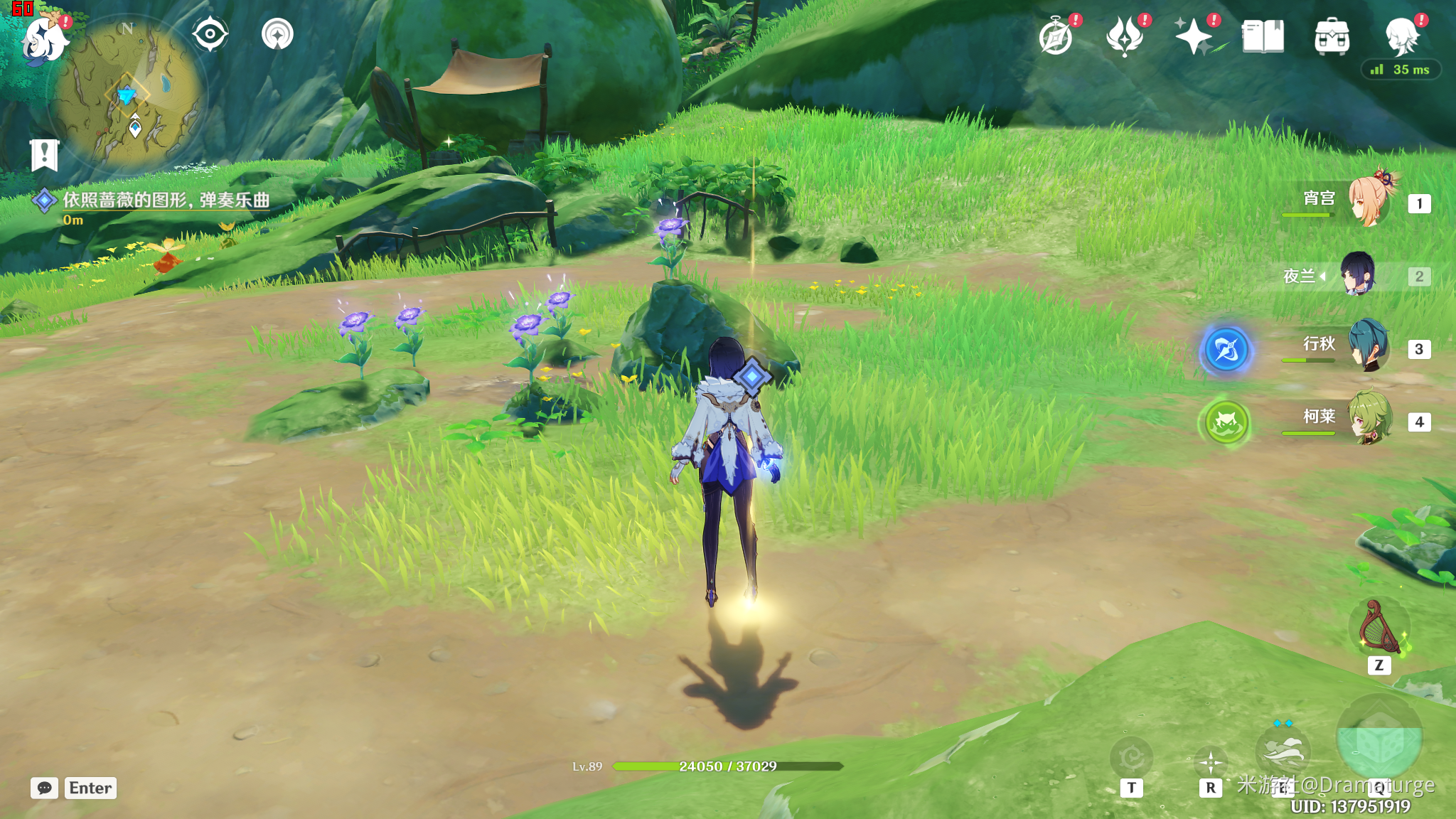The width and height of the screenshot is (1456, 819).
Task: Select the tracked rose quest objective
Action: coord(166,200)
